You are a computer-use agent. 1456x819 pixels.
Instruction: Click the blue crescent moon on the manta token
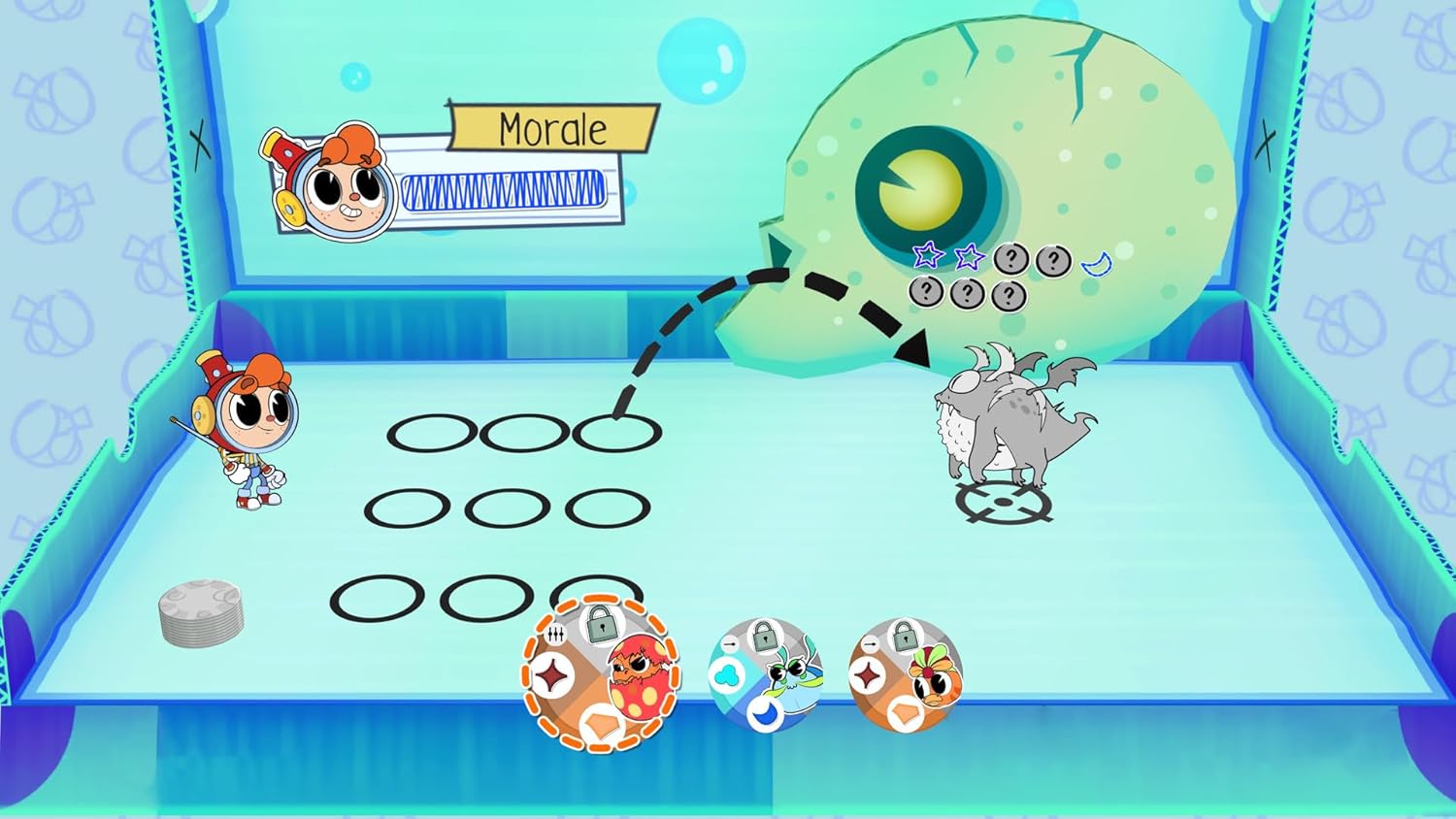point(767,712)
